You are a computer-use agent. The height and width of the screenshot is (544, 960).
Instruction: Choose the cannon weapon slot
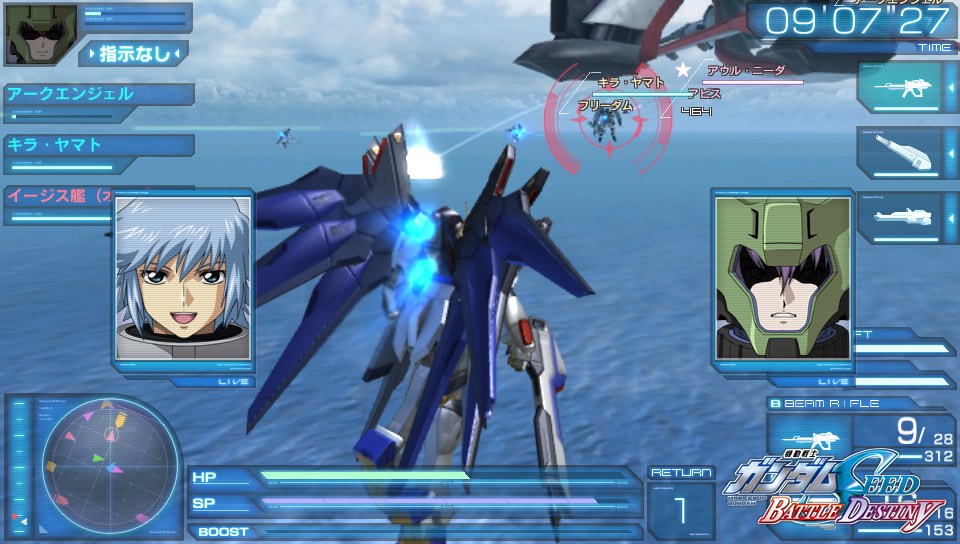pos(899,151)
